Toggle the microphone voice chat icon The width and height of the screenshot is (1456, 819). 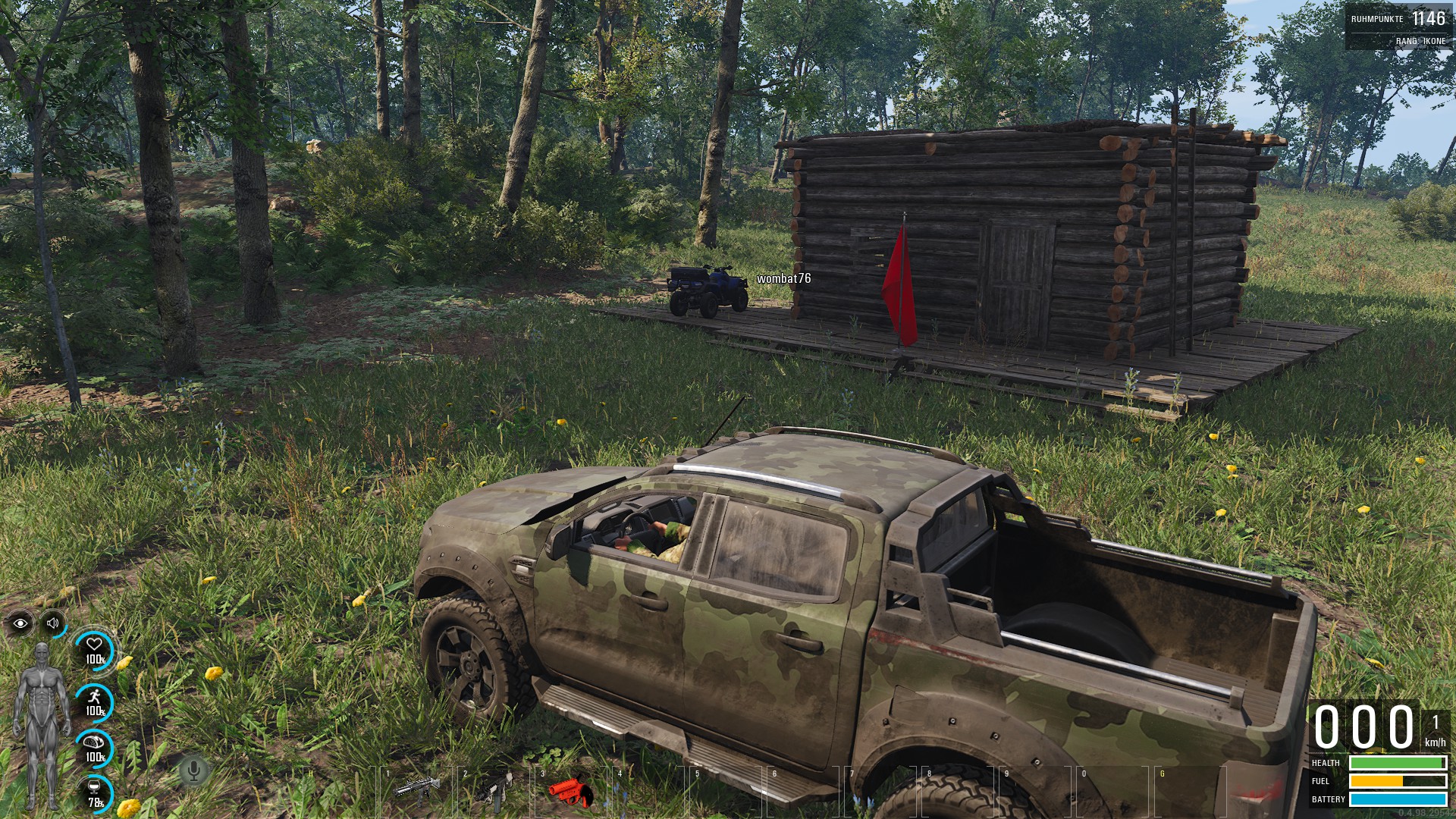pos(193,771)
